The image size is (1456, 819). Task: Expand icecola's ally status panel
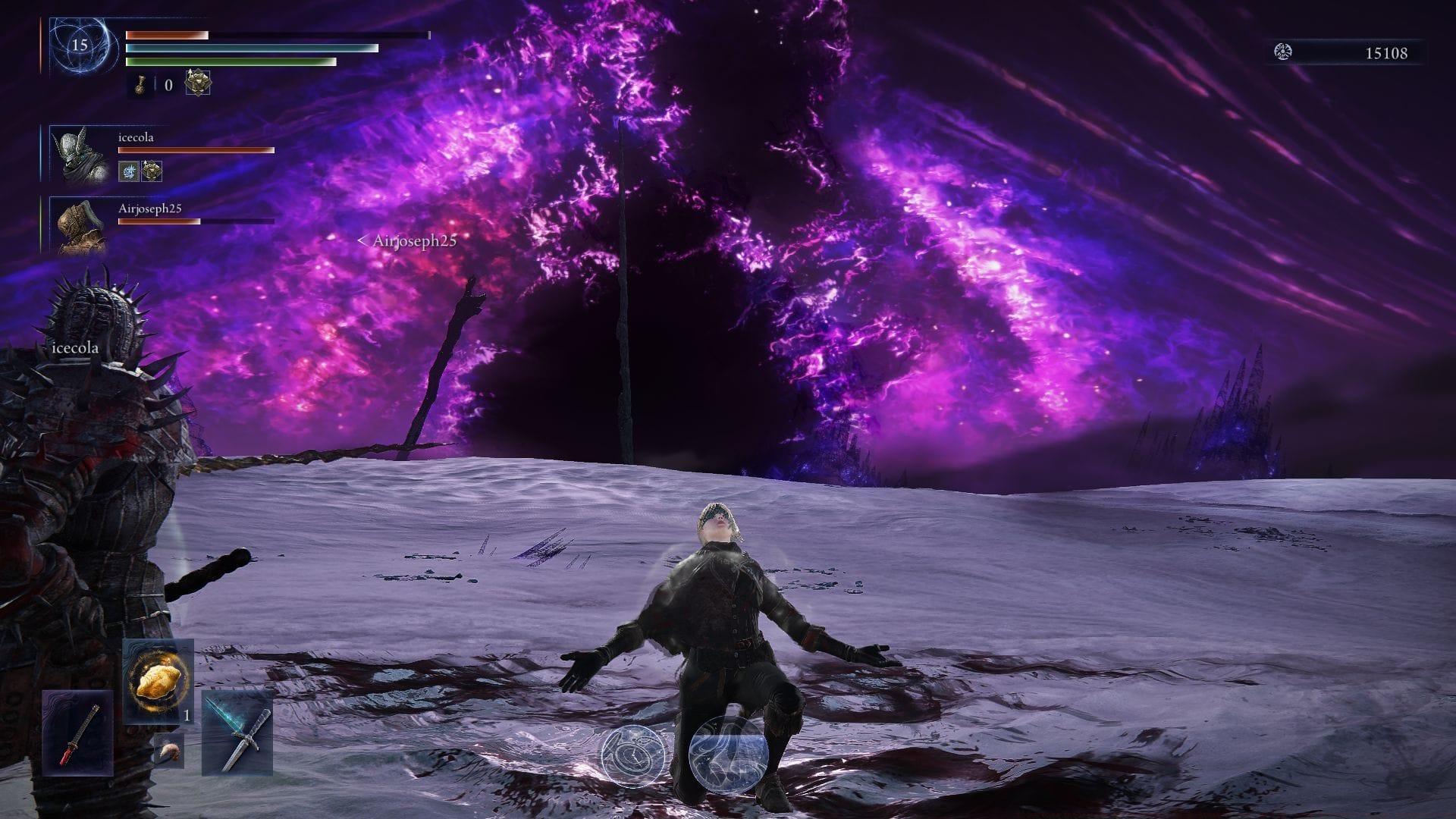click(x=136, y=136)
